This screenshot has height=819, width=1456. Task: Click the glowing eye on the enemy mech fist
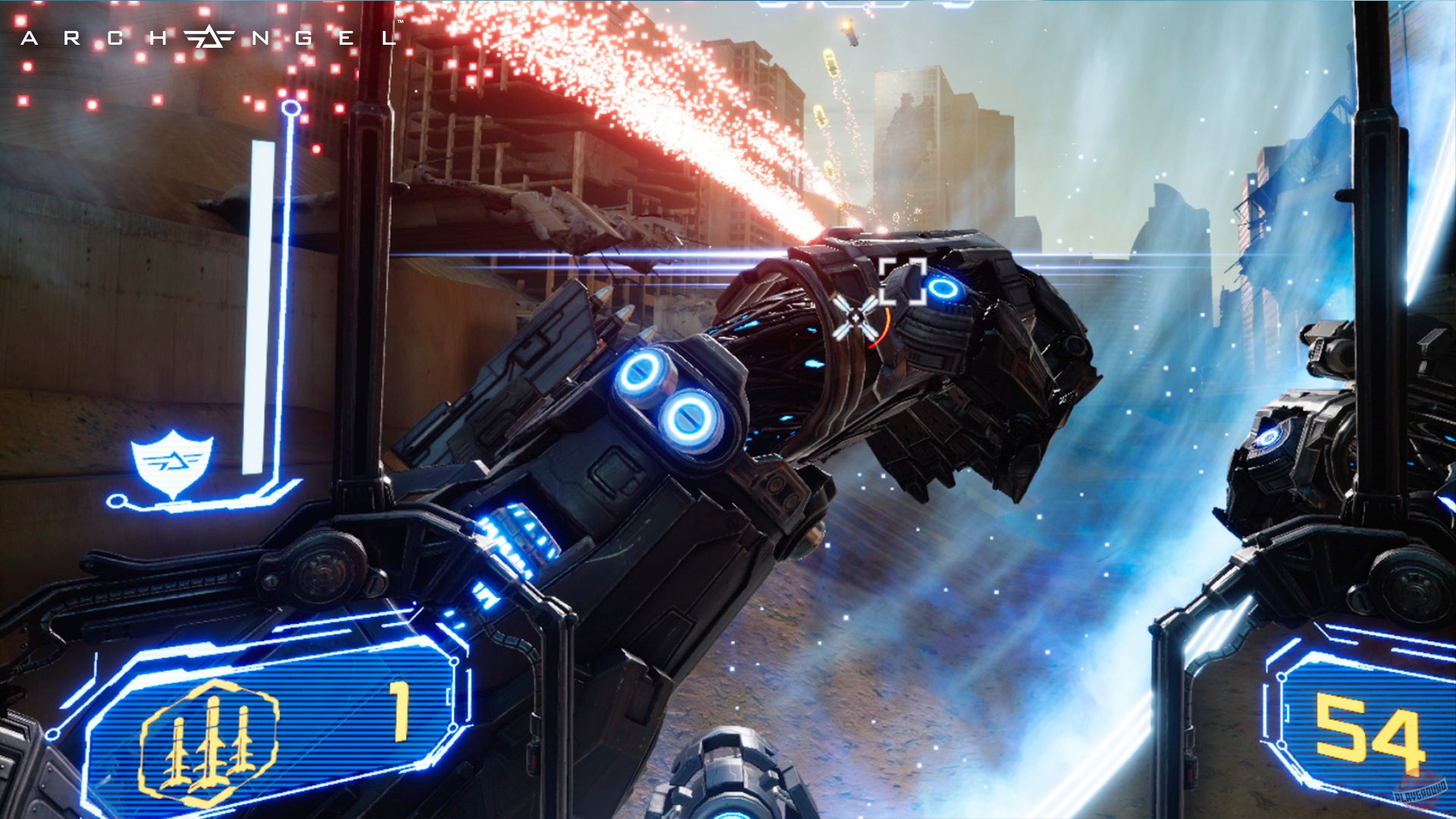click(x=943, y=289)
